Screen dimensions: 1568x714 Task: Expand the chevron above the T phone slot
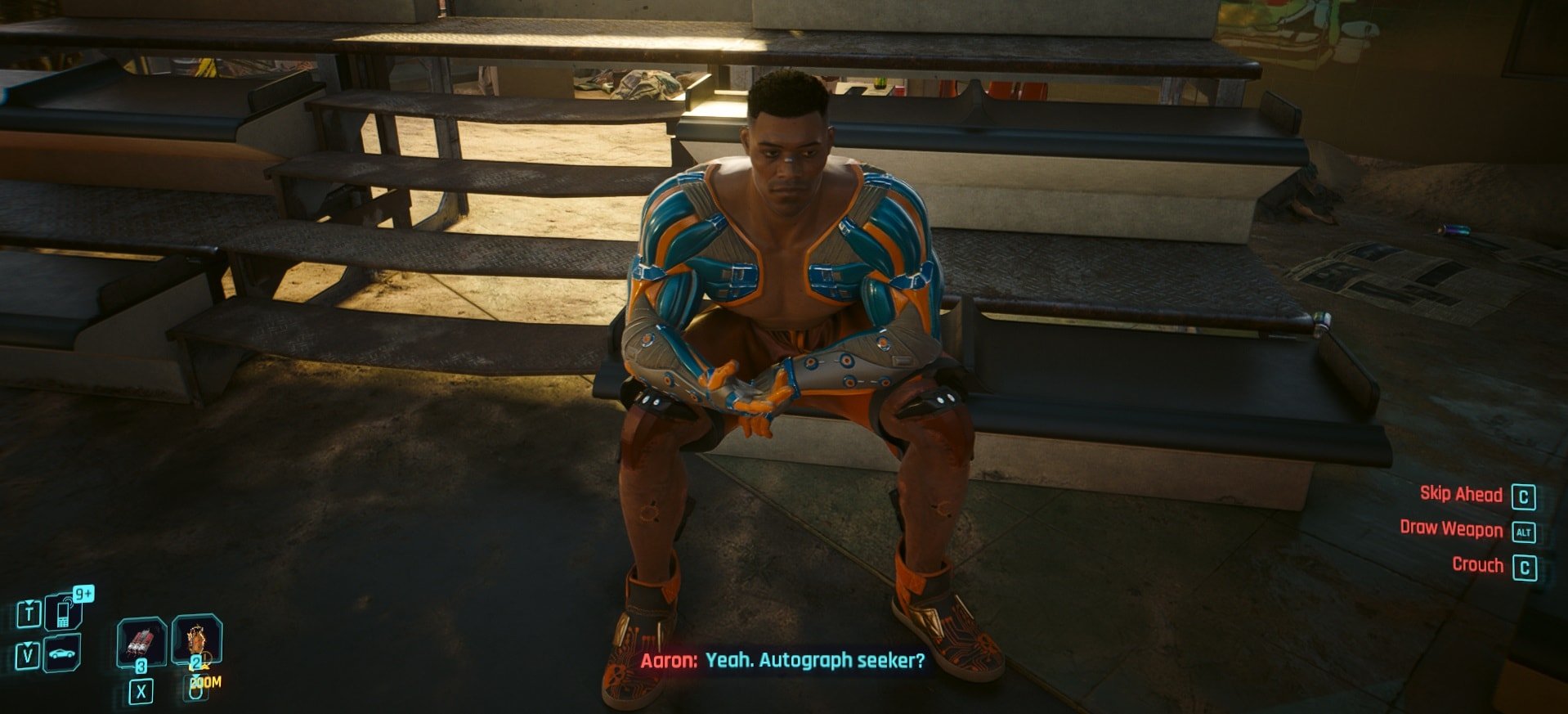29,603
